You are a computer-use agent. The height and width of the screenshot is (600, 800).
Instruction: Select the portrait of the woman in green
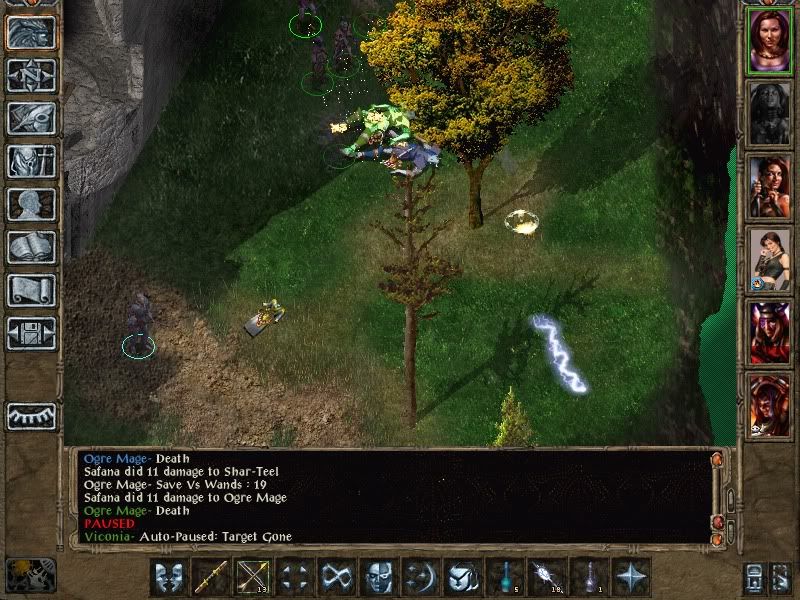(770, 254)
